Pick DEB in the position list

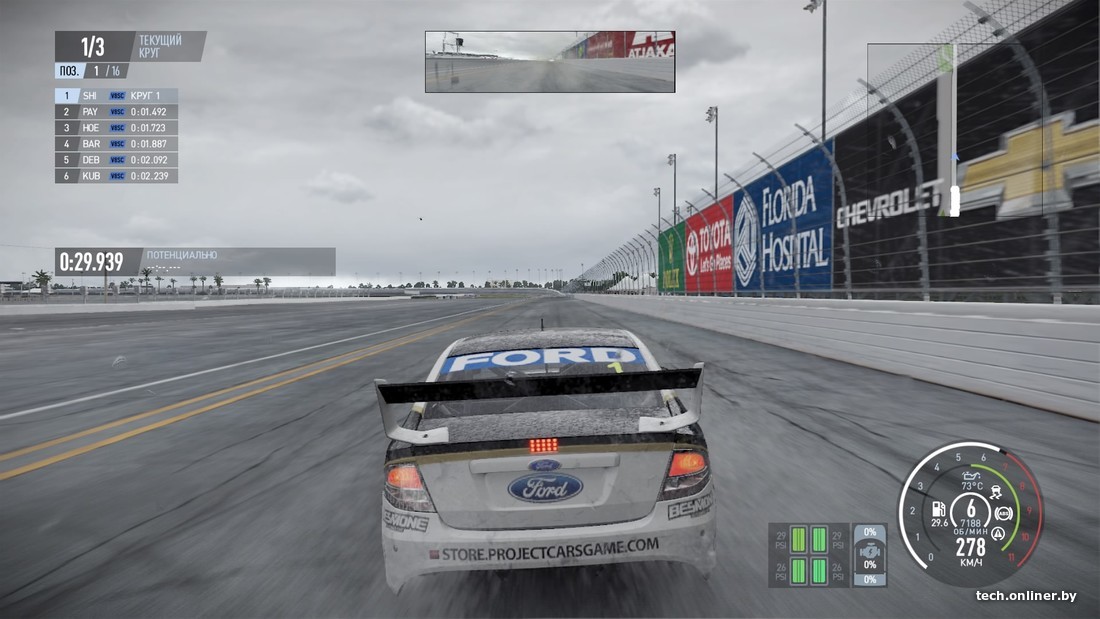(116, 160)
